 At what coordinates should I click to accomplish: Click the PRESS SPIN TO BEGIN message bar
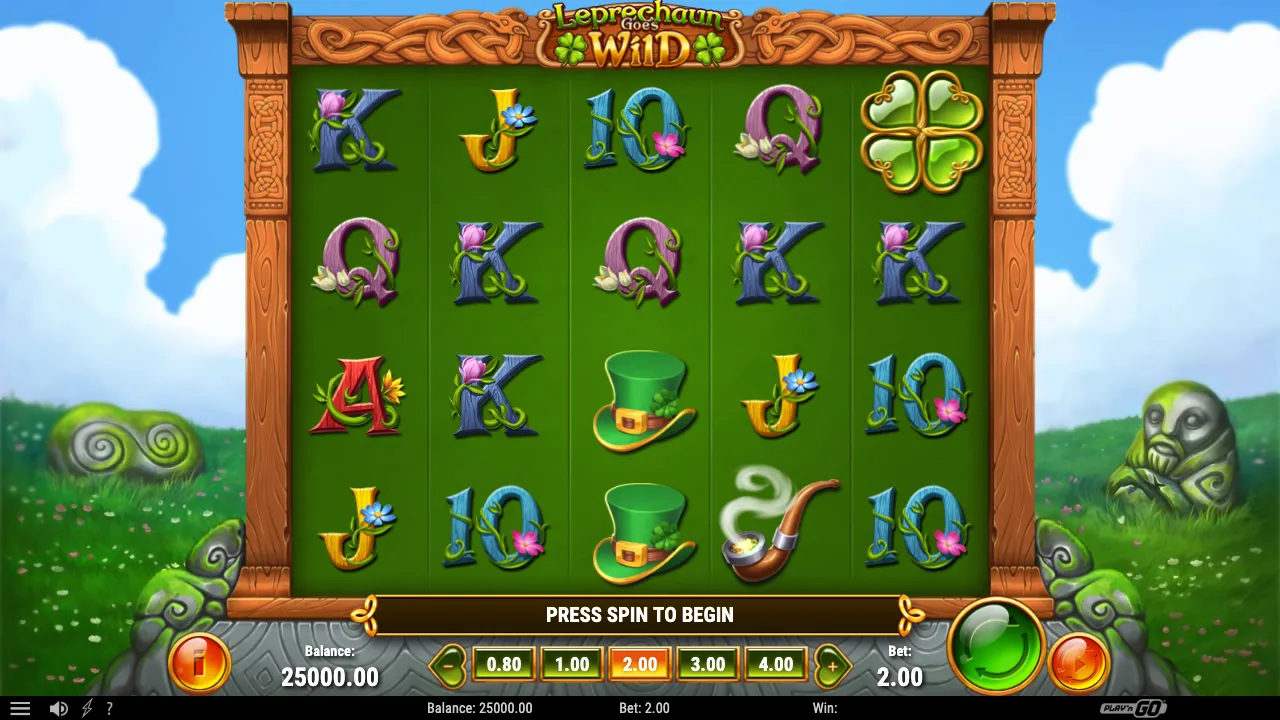[x=640, y=615]
